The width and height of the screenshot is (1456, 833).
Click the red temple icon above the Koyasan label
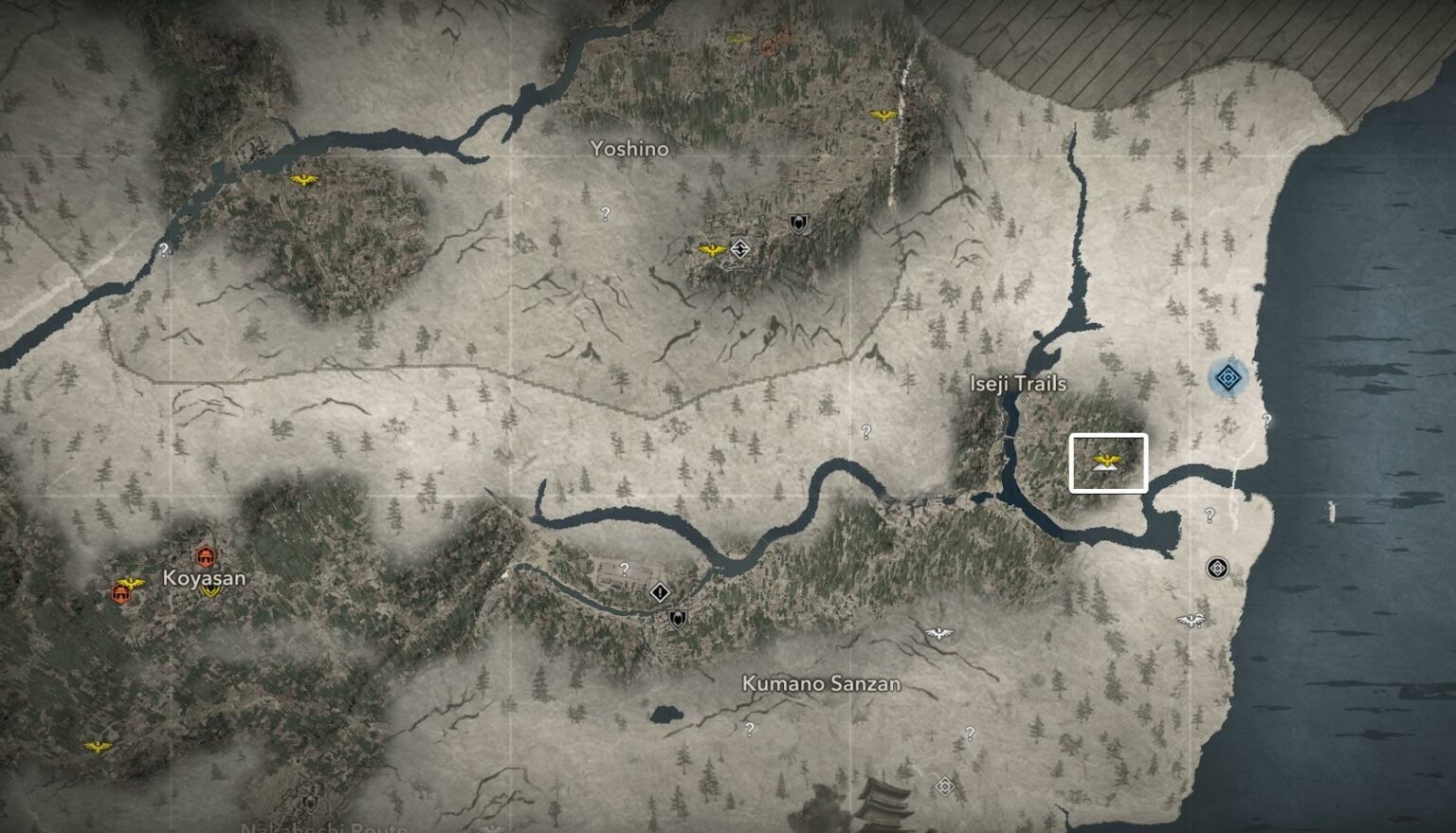(x=205, y=556)
